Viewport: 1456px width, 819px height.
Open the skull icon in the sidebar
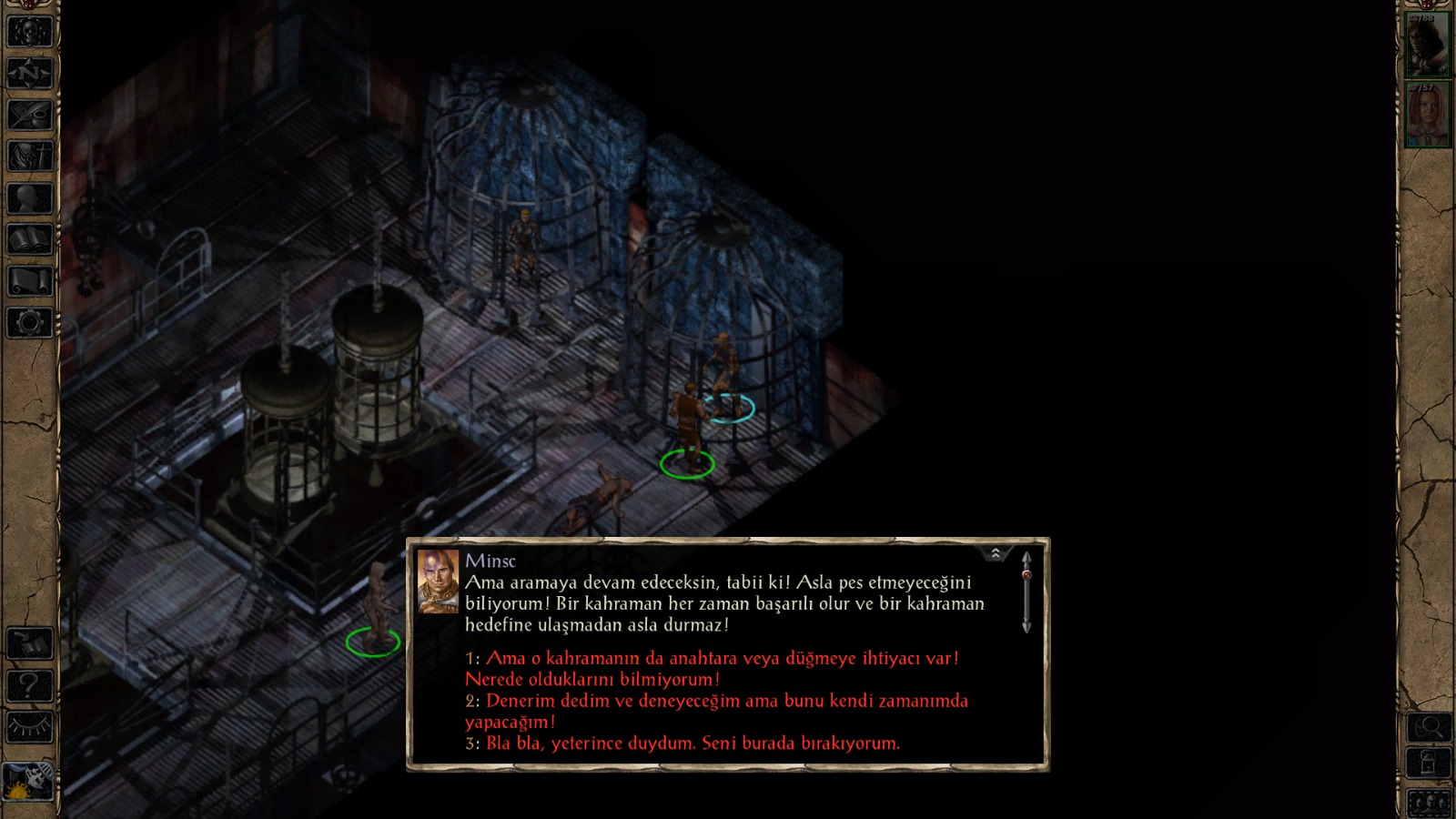(29, 32)
